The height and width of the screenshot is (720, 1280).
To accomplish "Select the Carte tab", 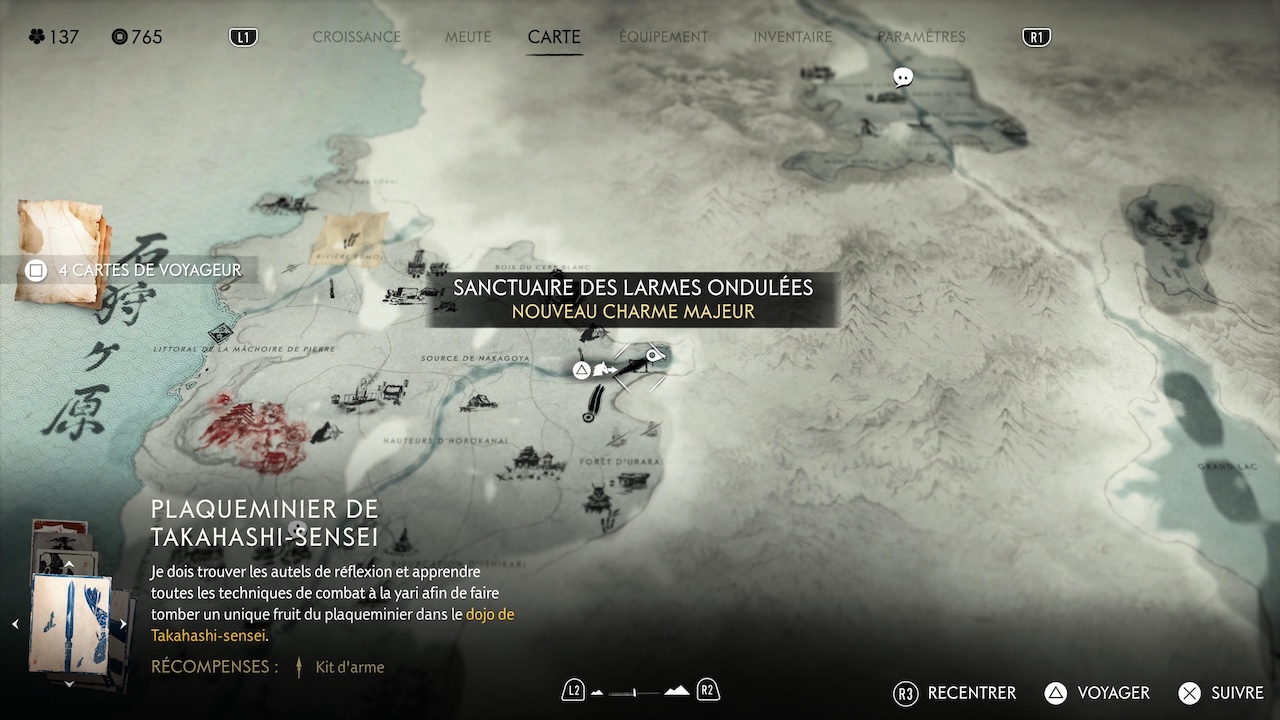I will click(x=554, y=37).
